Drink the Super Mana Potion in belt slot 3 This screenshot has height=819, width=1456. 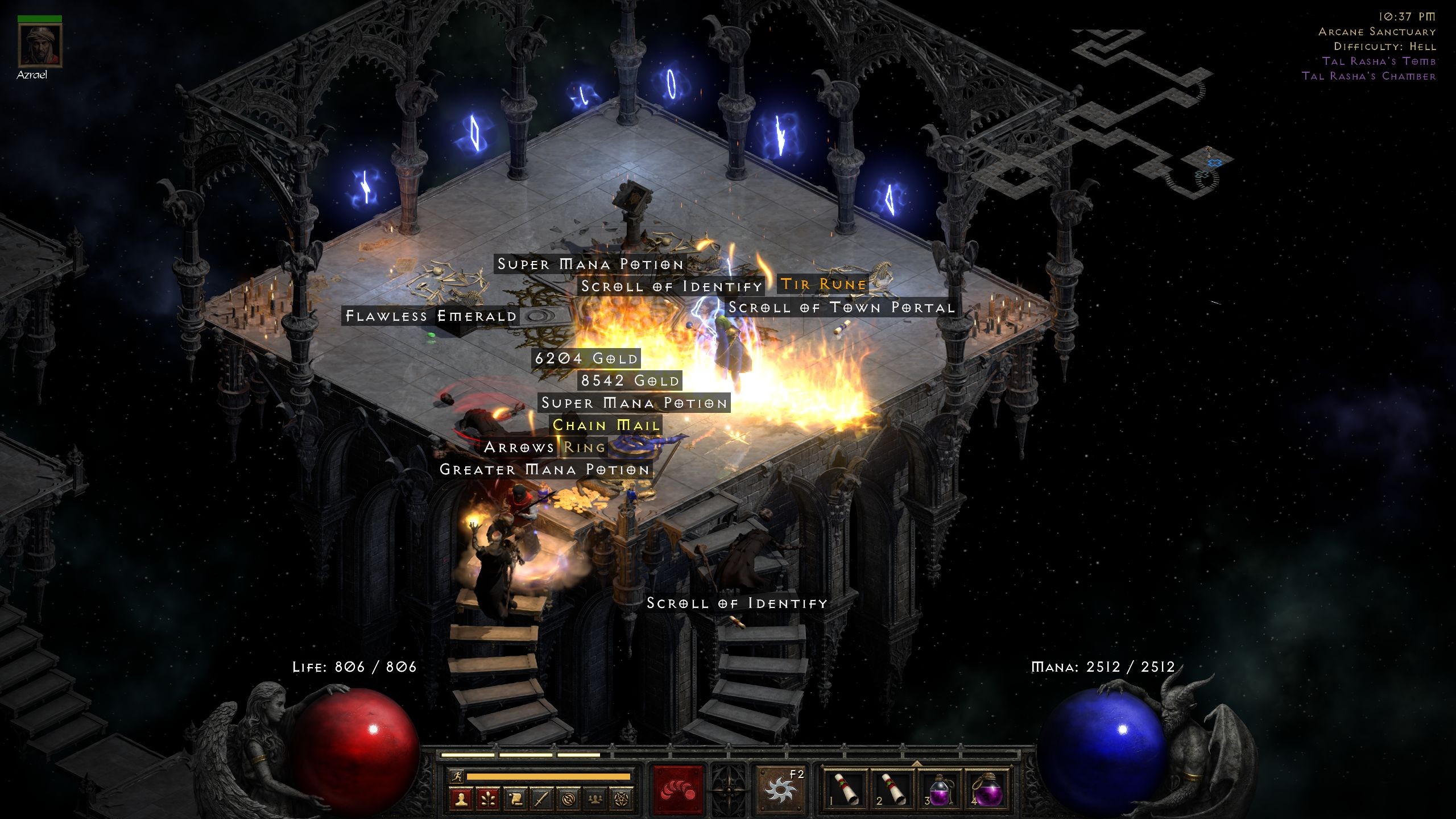point(940,789)
